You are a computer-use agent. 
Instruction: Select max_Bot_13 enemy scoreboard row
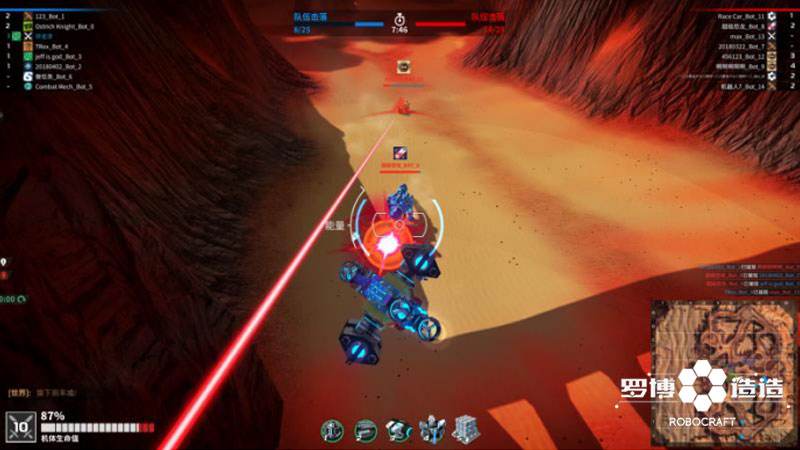[748, 36]
